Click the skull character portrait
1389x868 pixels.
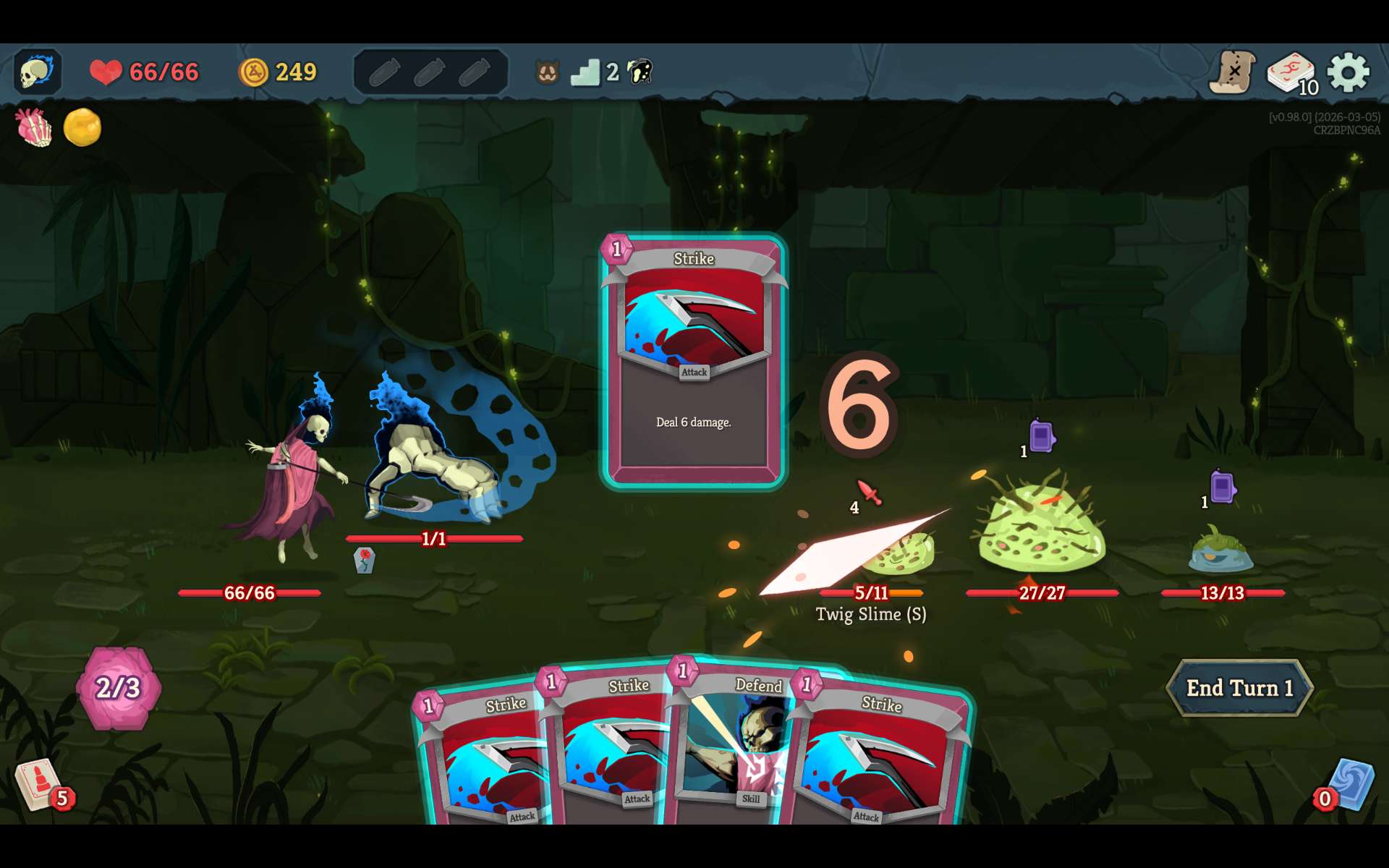coord(37,72)
